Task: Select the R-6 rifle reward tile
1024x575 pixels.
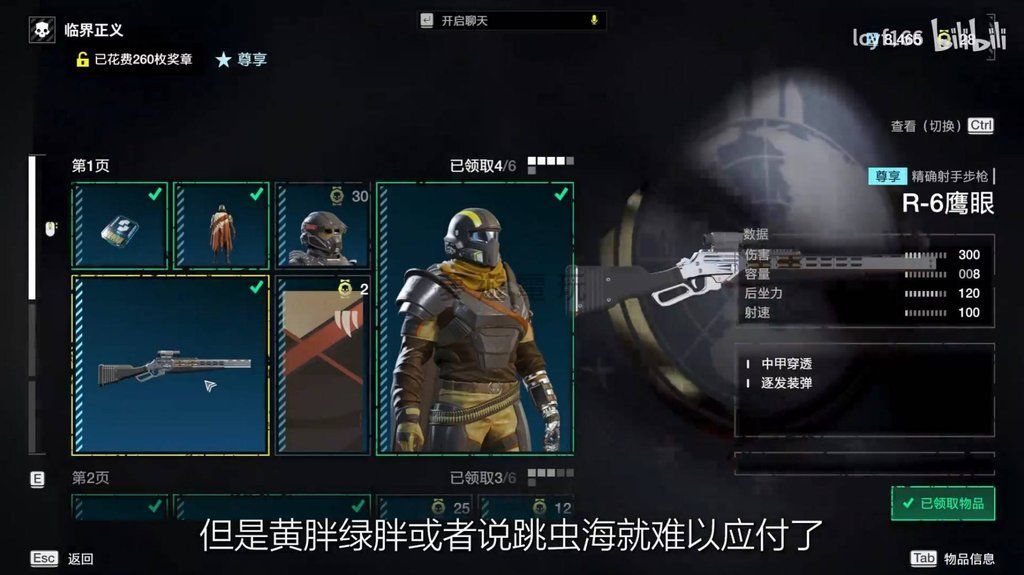Action: 171,366
